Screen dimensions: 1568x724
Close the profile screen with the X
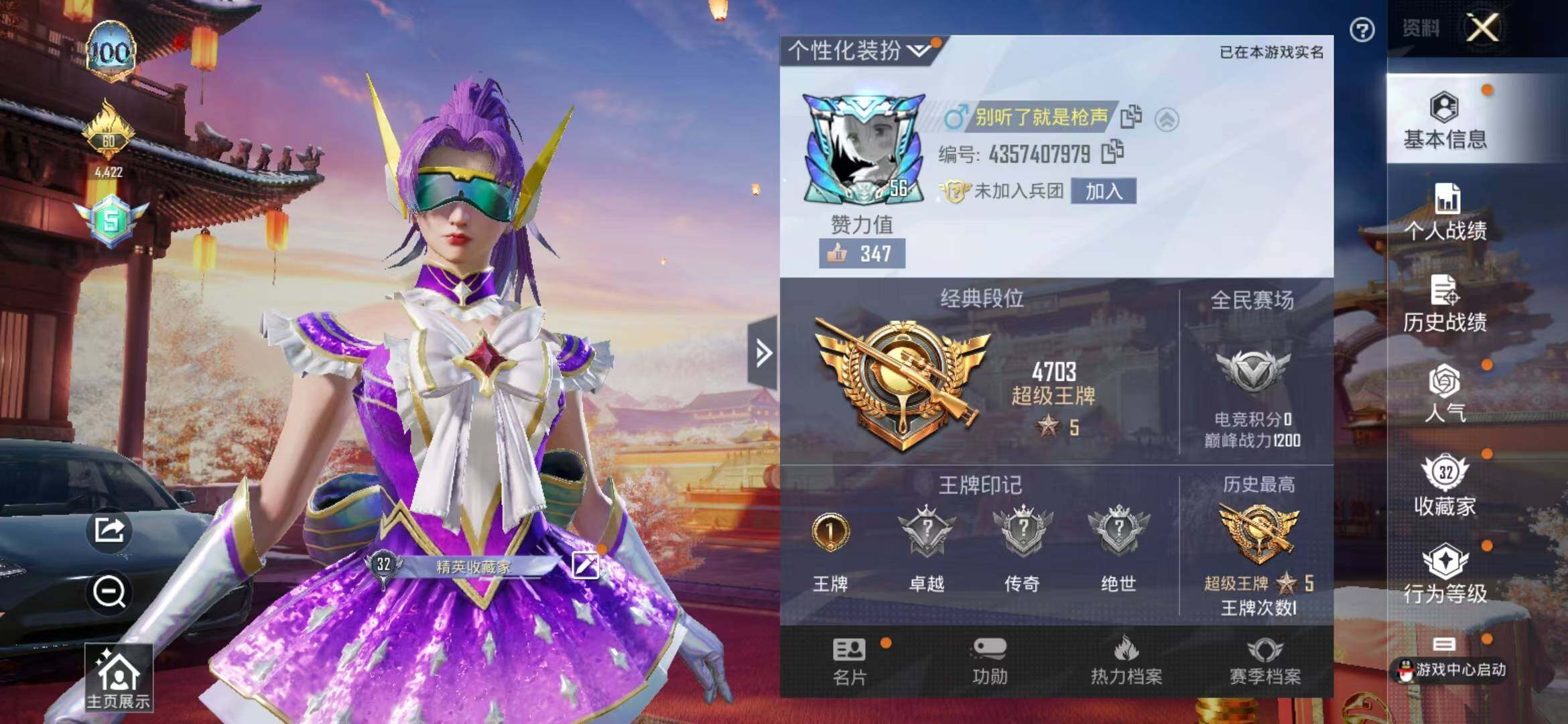click(1483, 28)
